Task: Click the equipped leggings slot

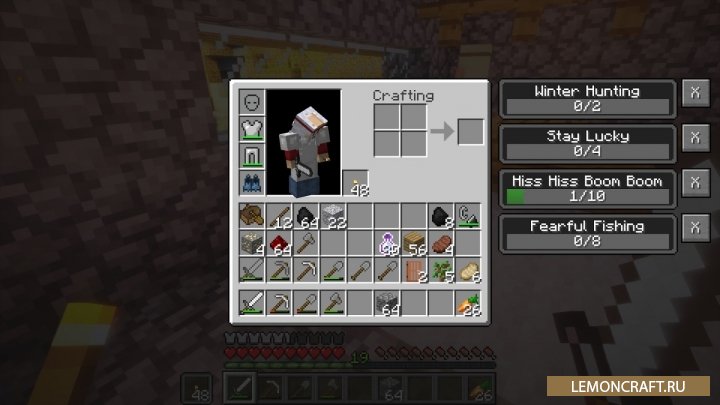Action: click(251, 157)
